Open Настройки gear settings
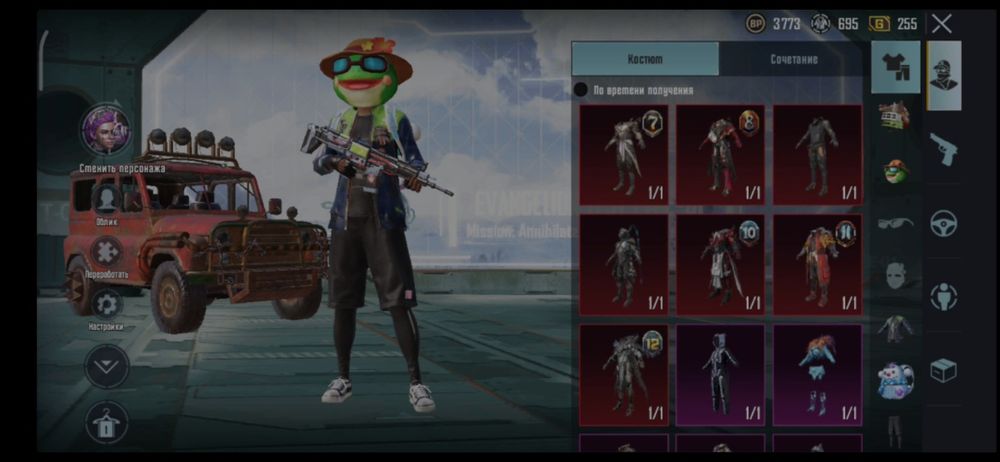The height and width of the screenshot is (462, 1000). (x=106, y=304)
